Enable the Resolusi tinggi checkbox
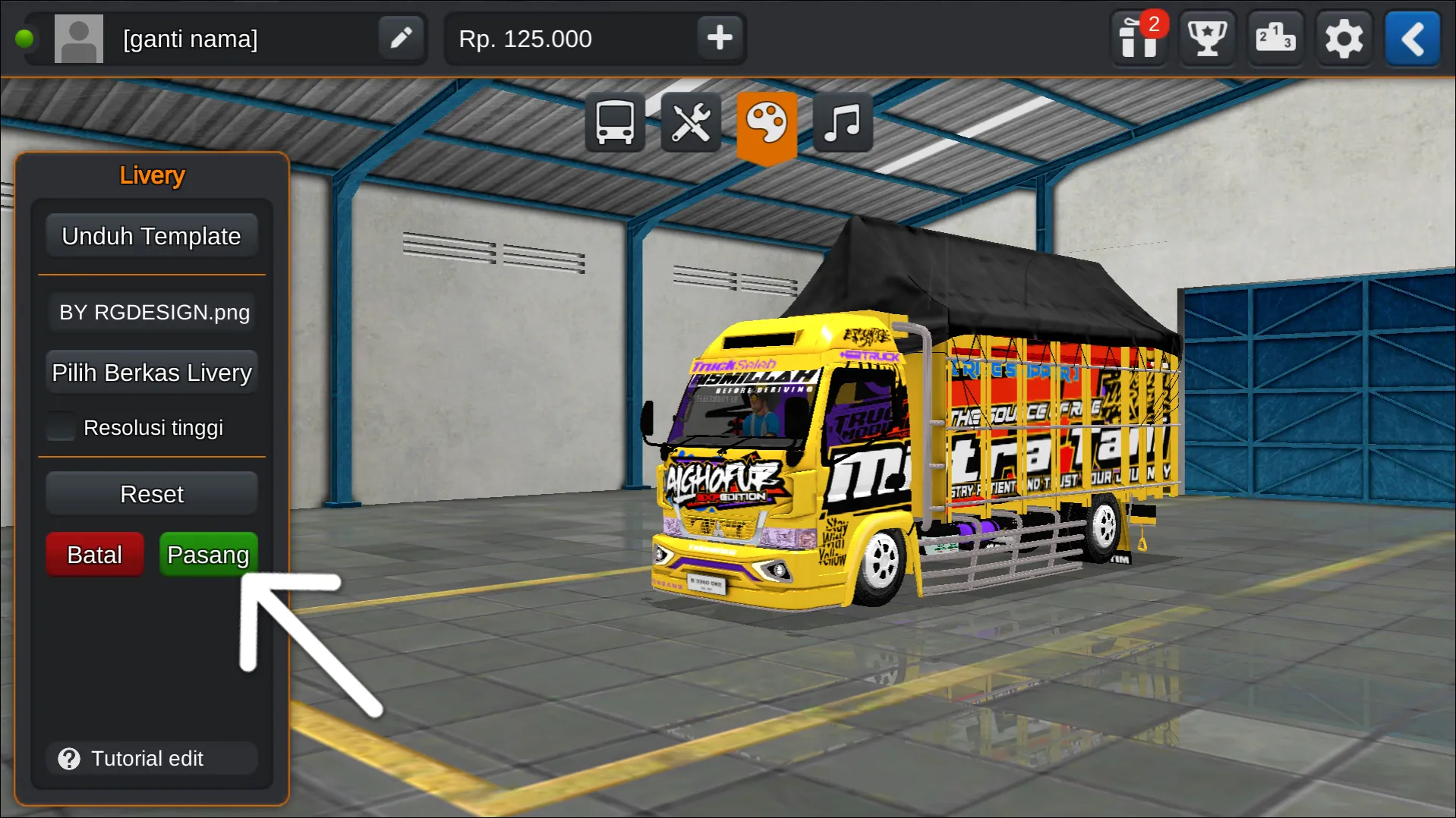This screenshot has width=1456, height=818. point(61,426)
